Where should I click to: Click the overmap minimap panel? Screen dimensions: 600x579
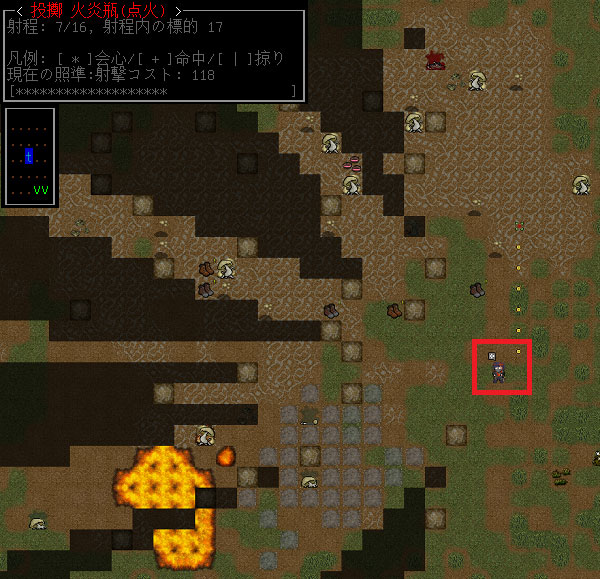[x=30, y=156]
